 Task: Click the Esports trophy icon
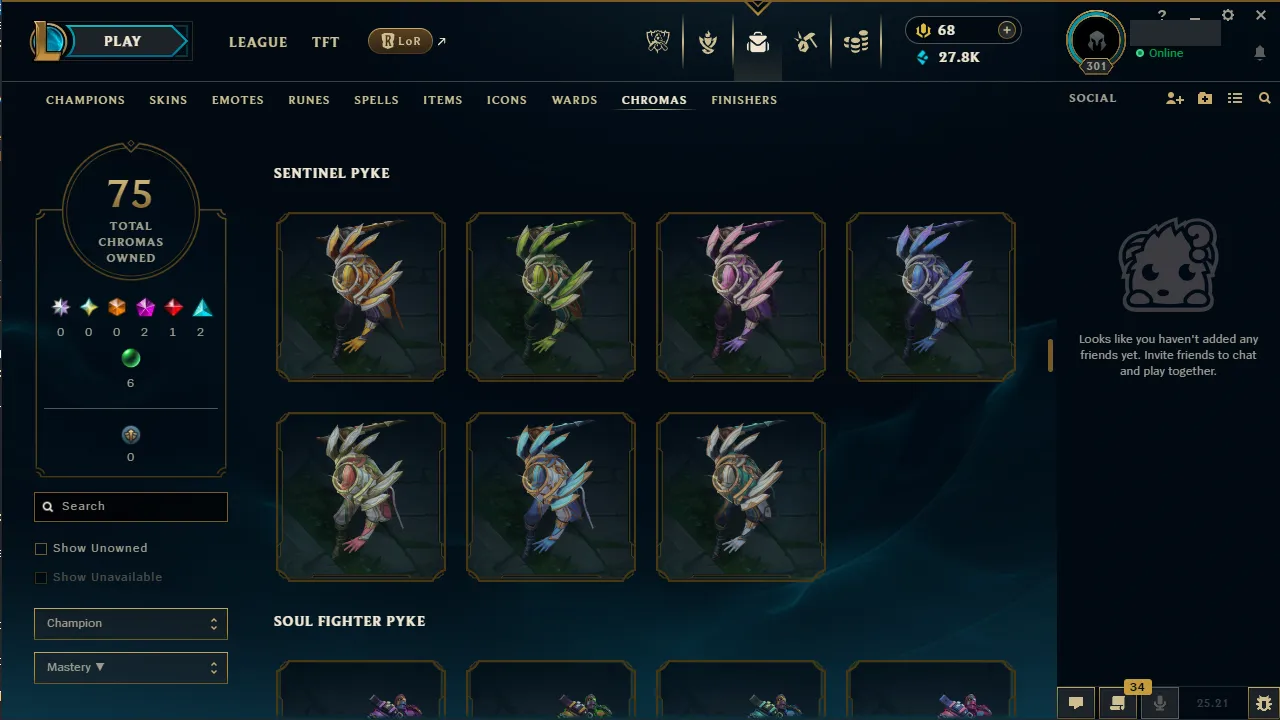pyautogui.click(x=658, y=42)
